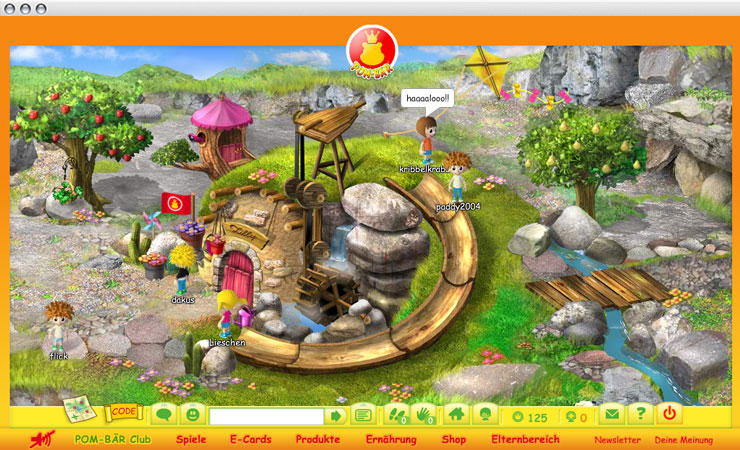
Task: Click the CODE ticket button
Action: [124, 411]
